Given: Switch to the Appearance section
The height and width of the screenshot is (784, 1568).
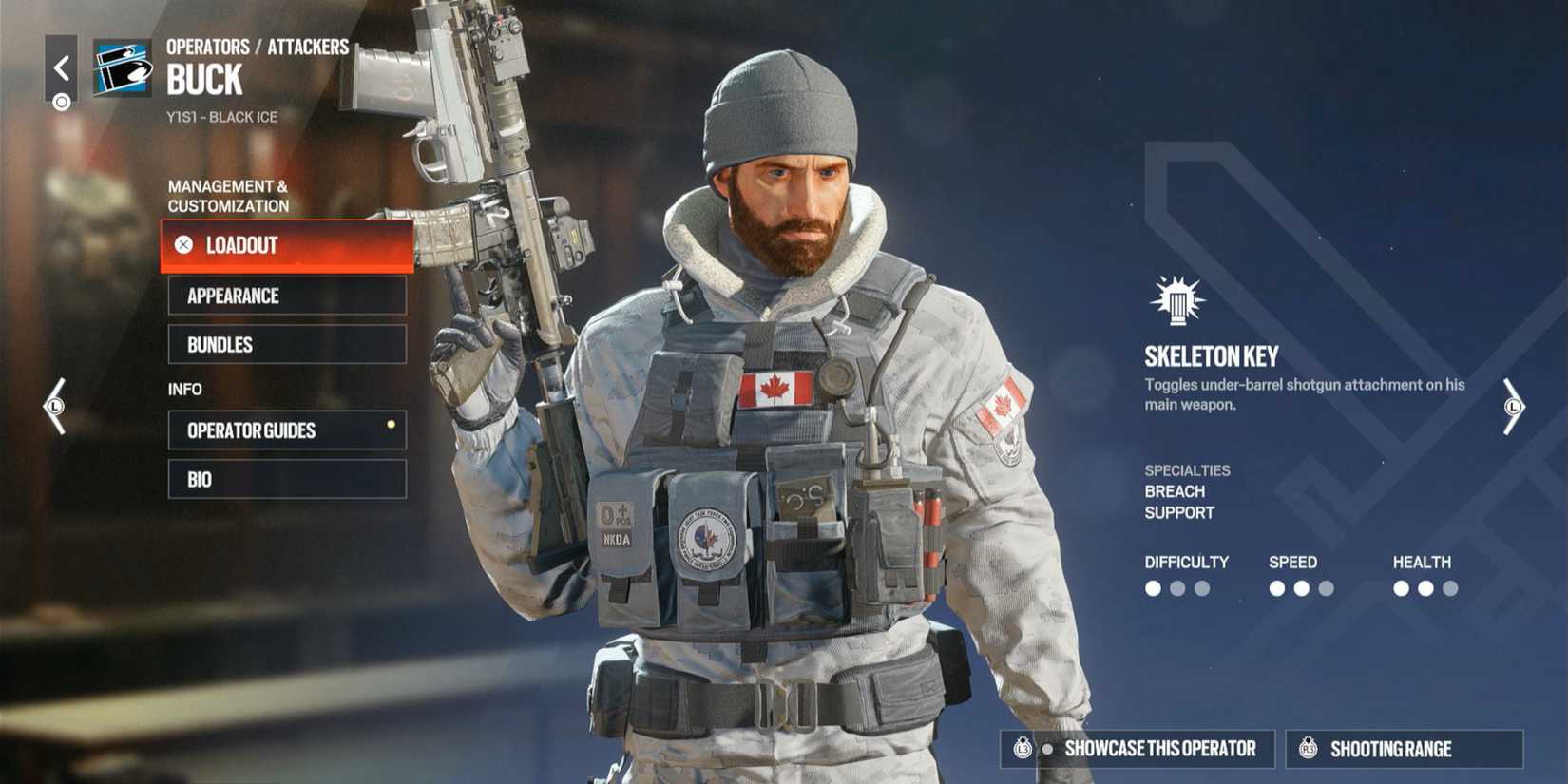Looking at the screenshot, I should coord(285,296).
